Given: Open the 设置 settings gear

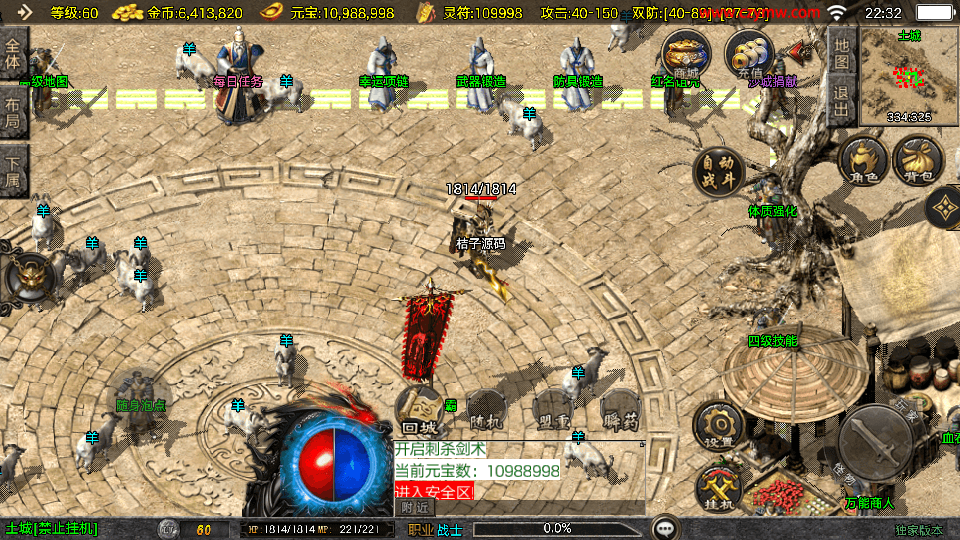Looking at the screenshot, I should (718, 426).
